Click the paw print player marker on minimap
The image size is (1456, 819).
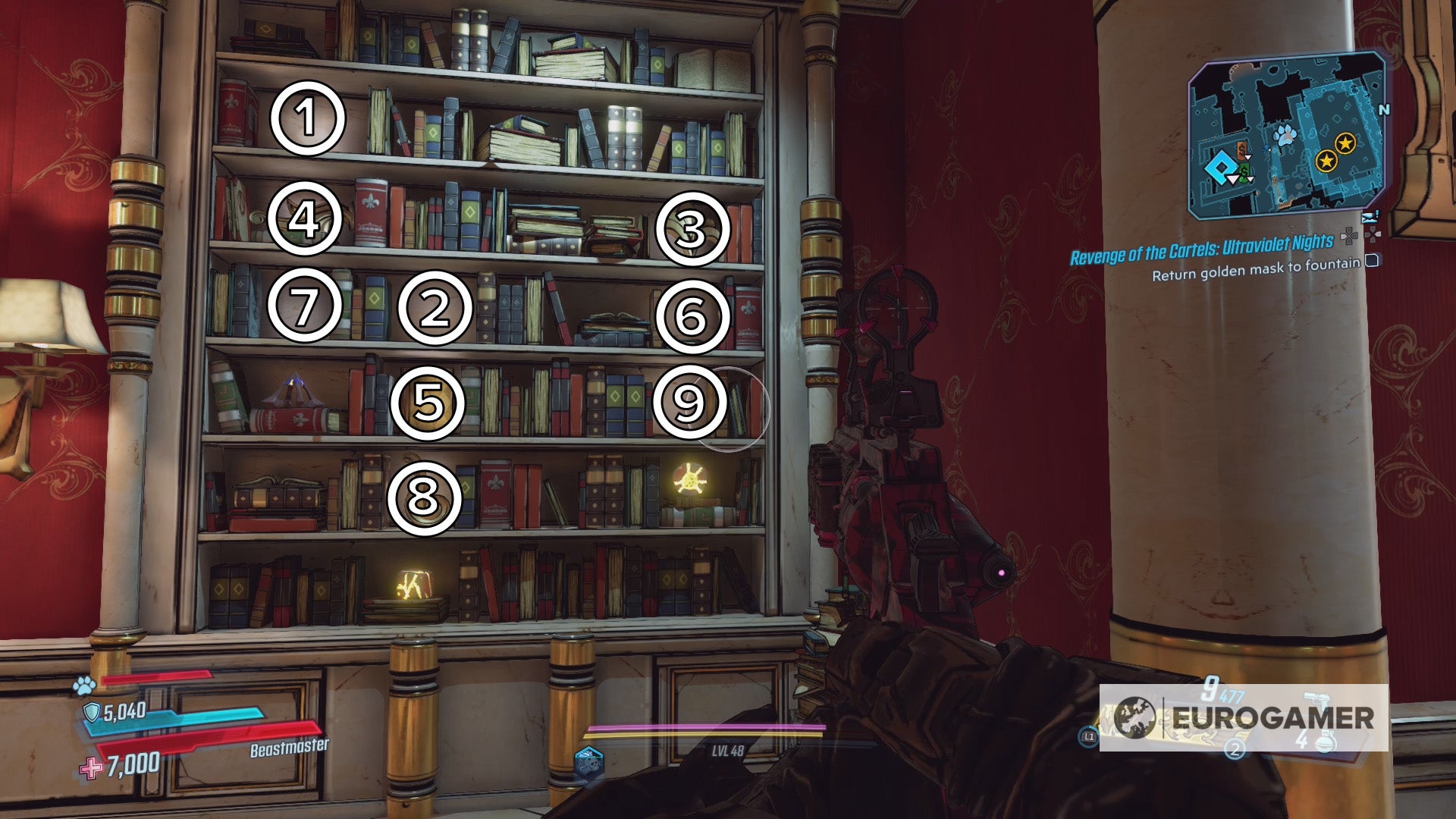pyautogui.click(x=1285, y=136)
